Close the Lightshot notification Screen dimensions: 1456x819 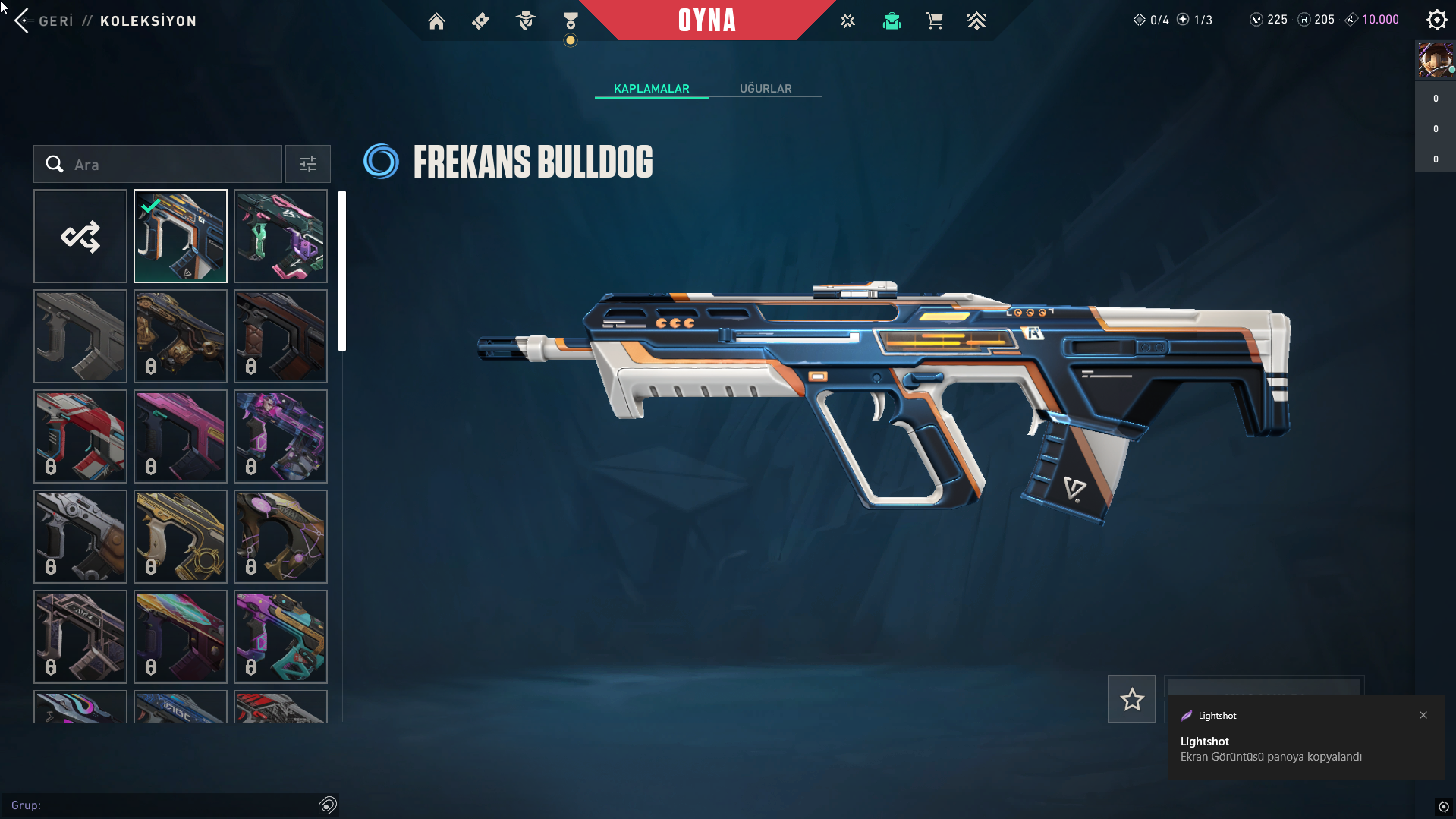click(x=1423, y=715)
